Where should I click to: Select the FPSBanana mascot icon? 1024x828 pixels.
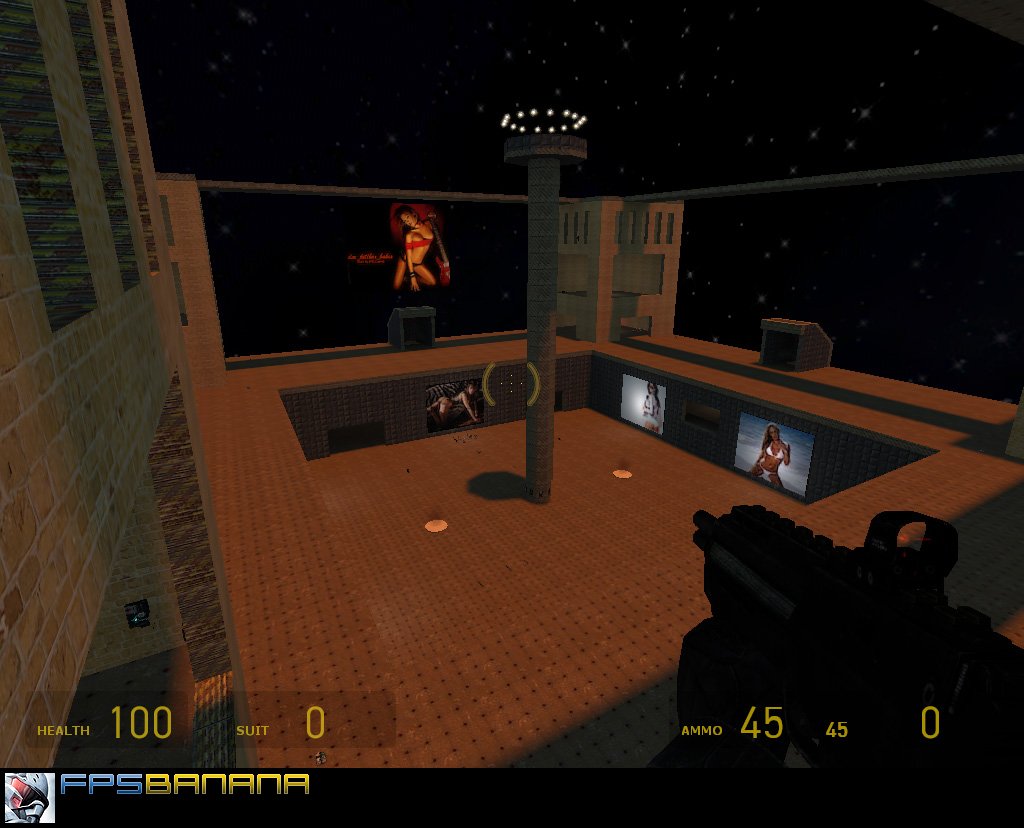tap(30, 797)
